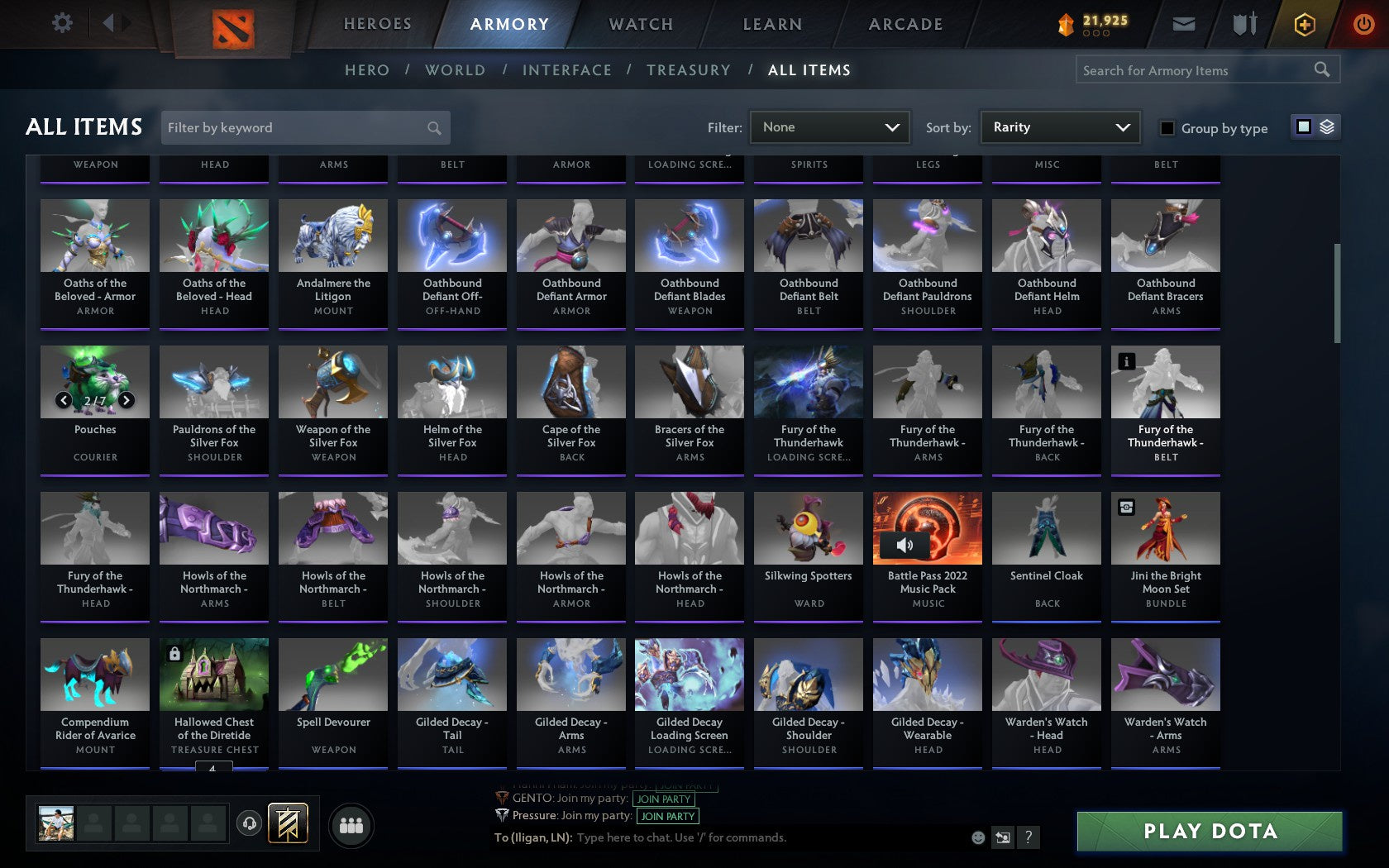Toggle the single-item view square icon

(1303, 127)
